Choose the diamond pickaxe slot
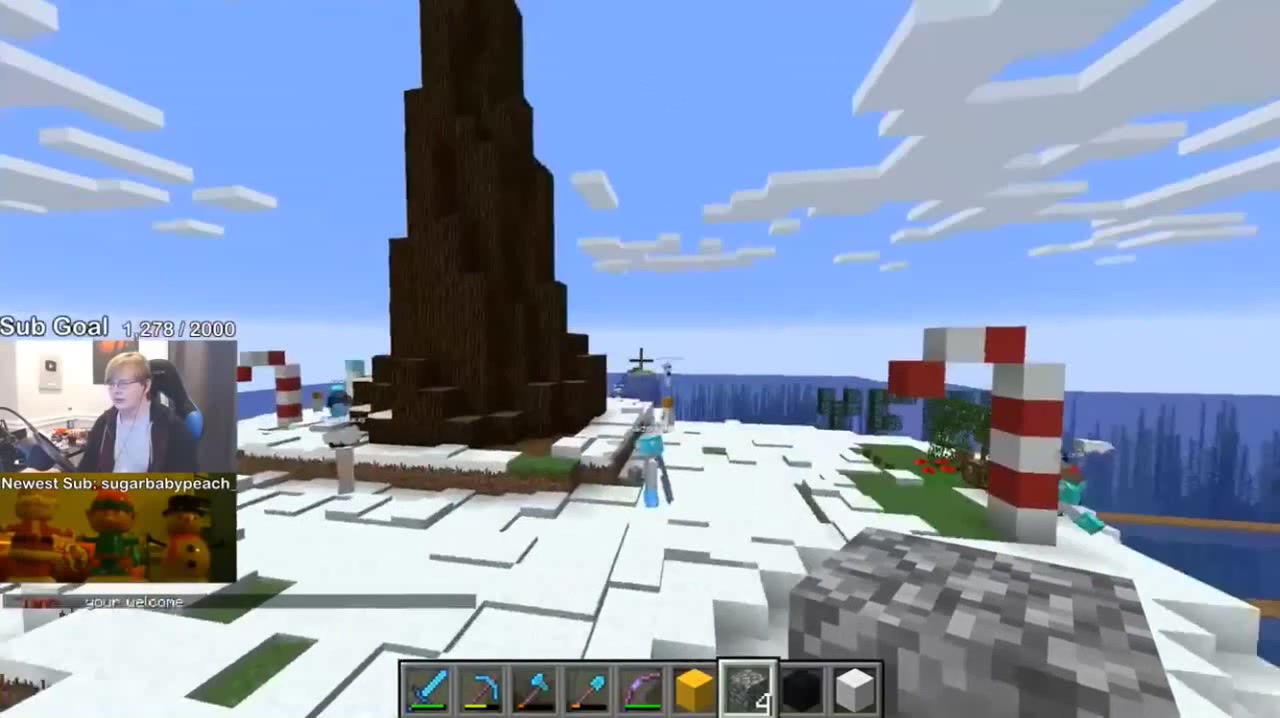Image resolution: width=1280 pixels, height=718 pixels. point(481,690)
